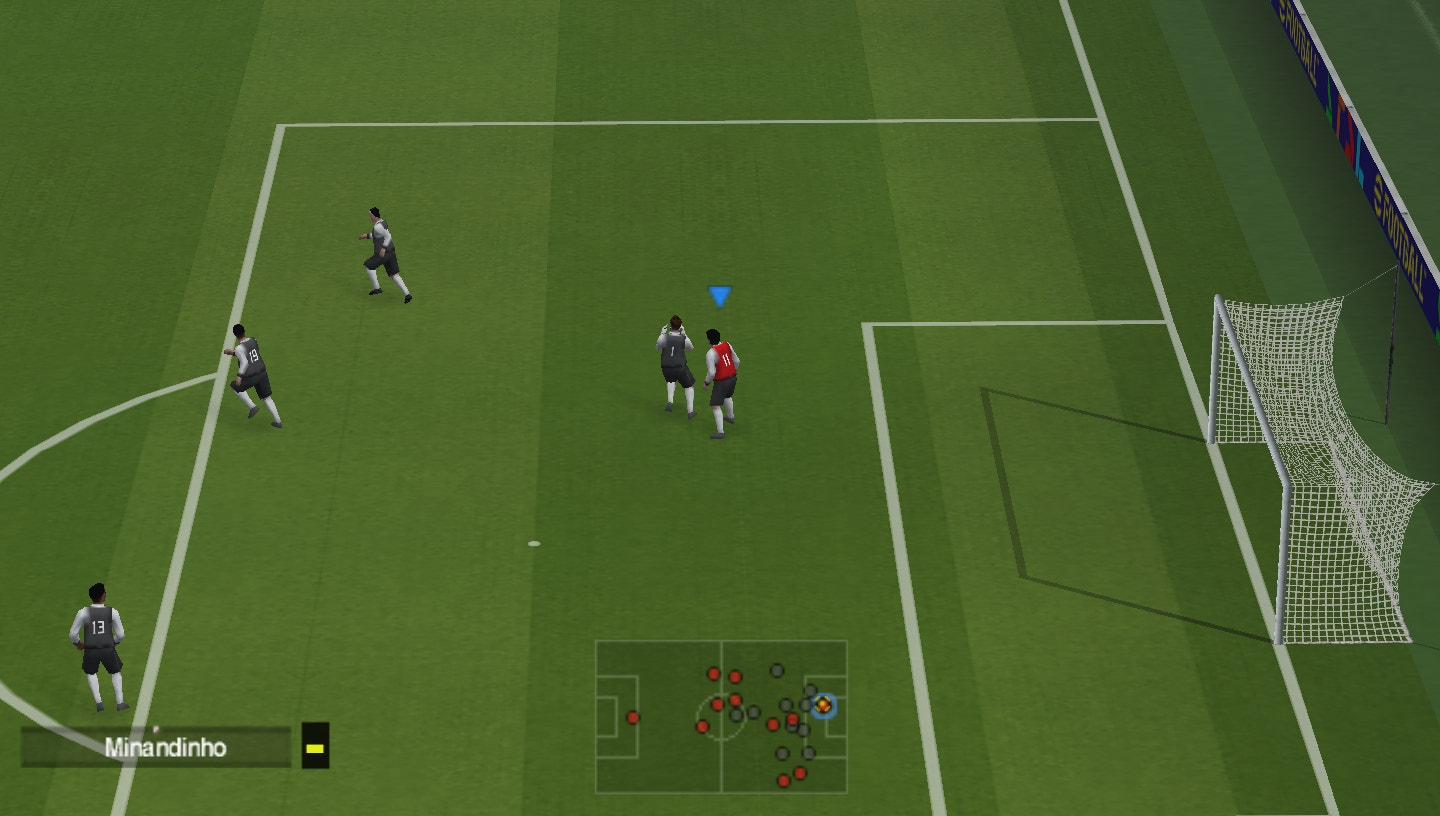
Task: Select the bottom-most red dot on the minimap
Action: 783,780
